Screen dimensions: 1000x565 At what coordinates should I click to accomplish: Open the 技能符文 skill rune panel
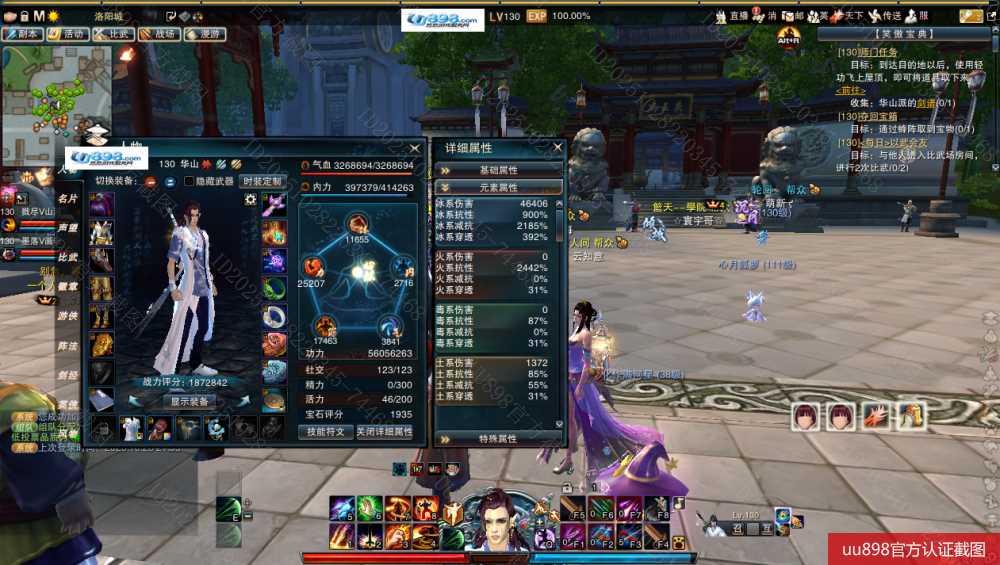325,432
